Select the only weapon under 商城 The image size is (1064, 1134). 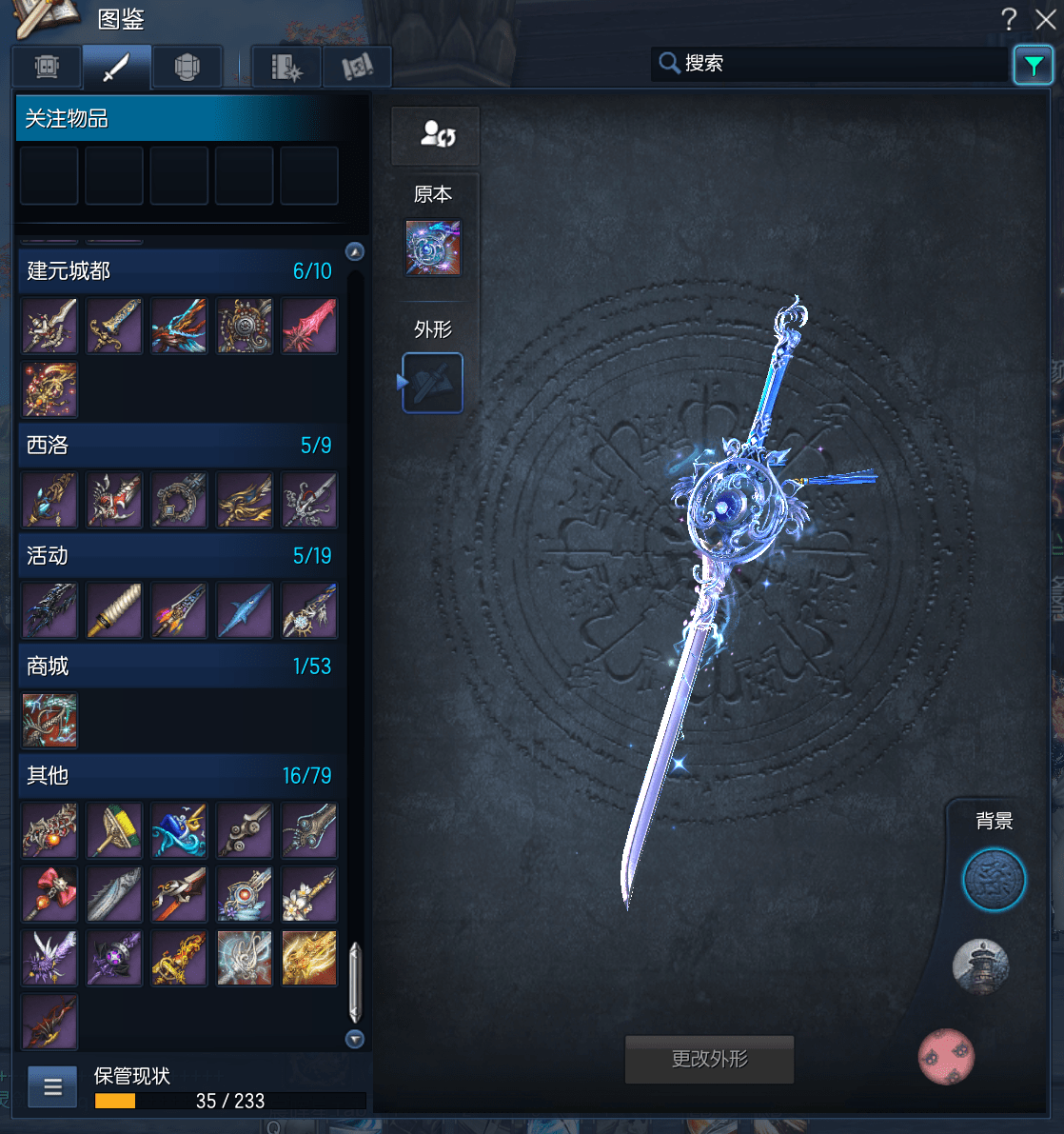[x=49, y=720]
